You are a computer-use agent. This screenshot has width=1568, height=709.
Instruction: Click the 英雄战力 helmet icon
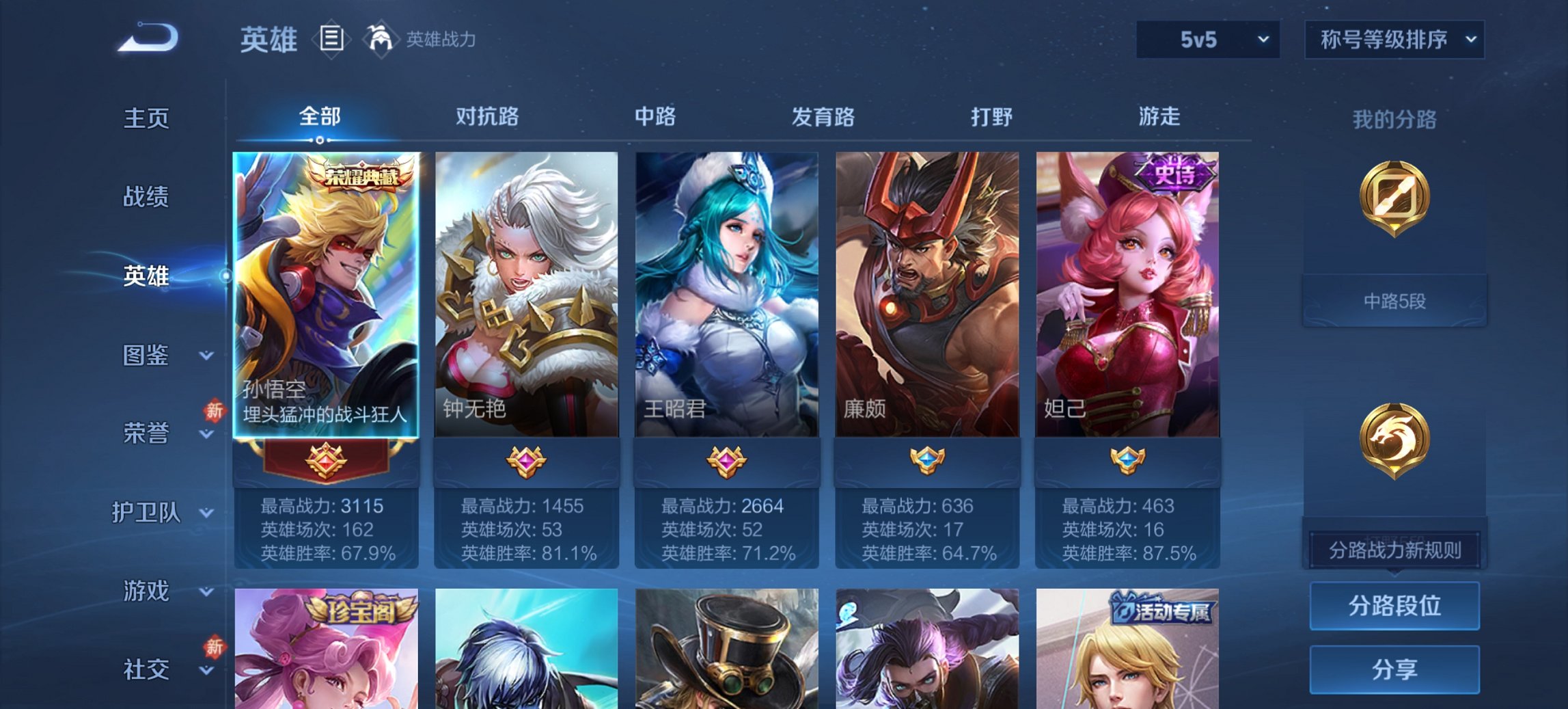point(380,38)
